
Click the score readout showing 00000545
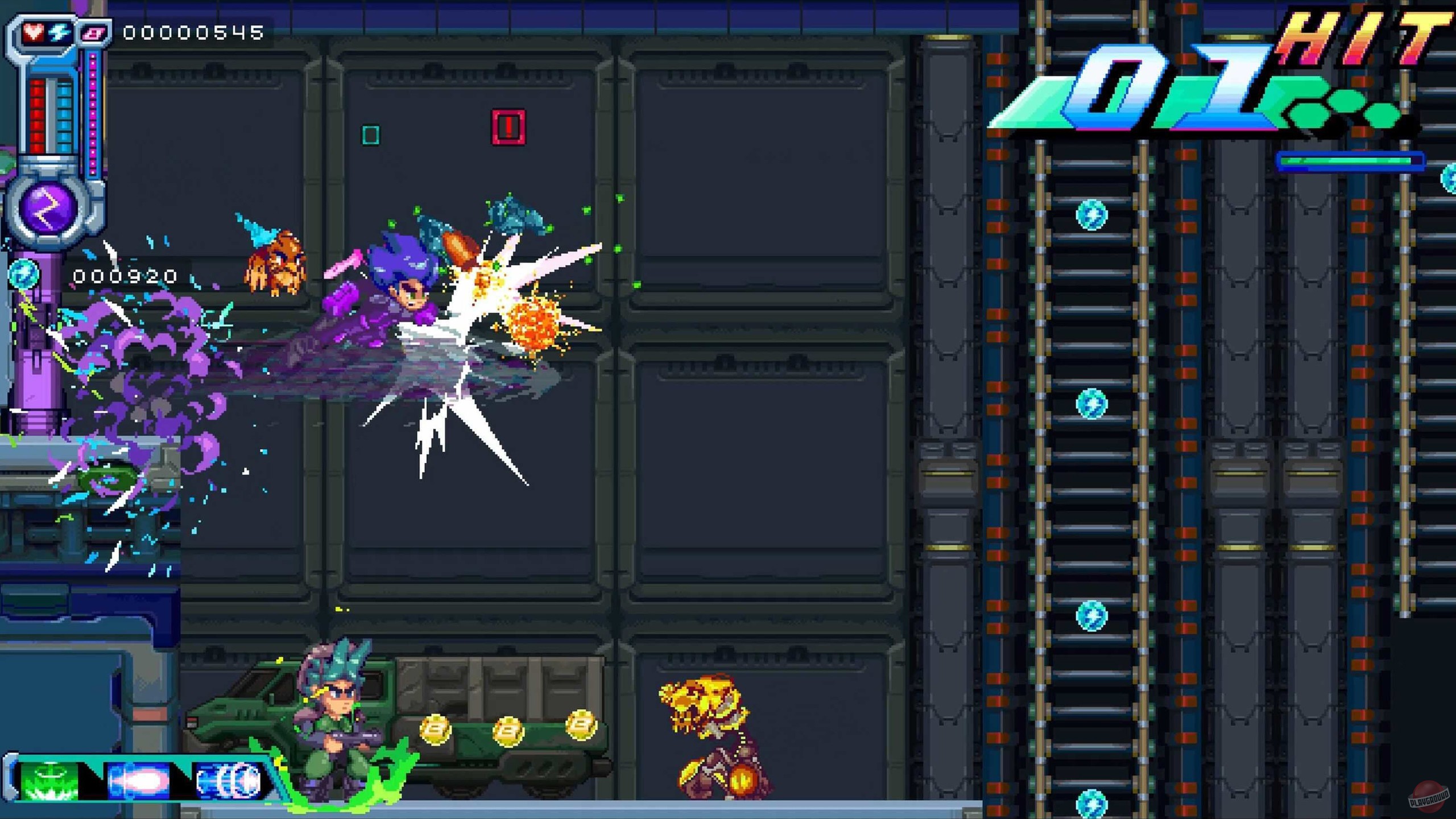point(191,33)
